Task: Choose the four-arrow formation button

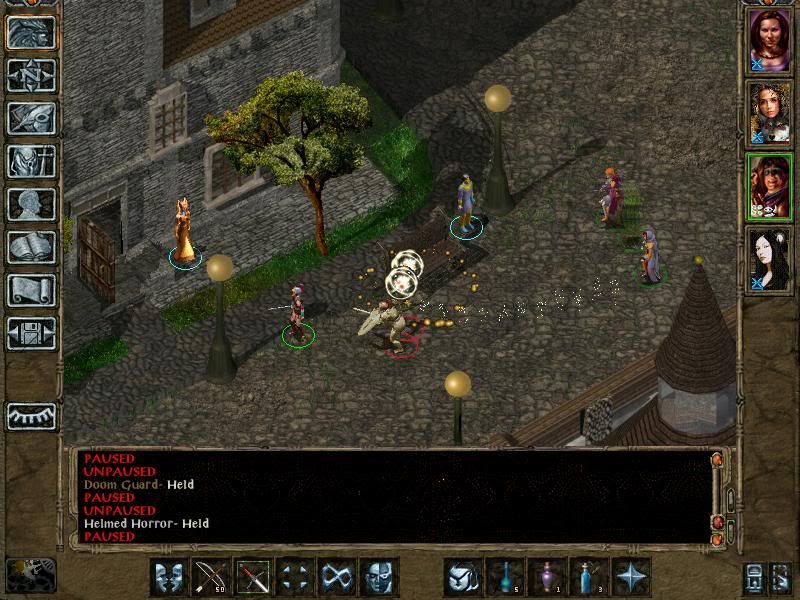Action: click(x=295, y=577)
